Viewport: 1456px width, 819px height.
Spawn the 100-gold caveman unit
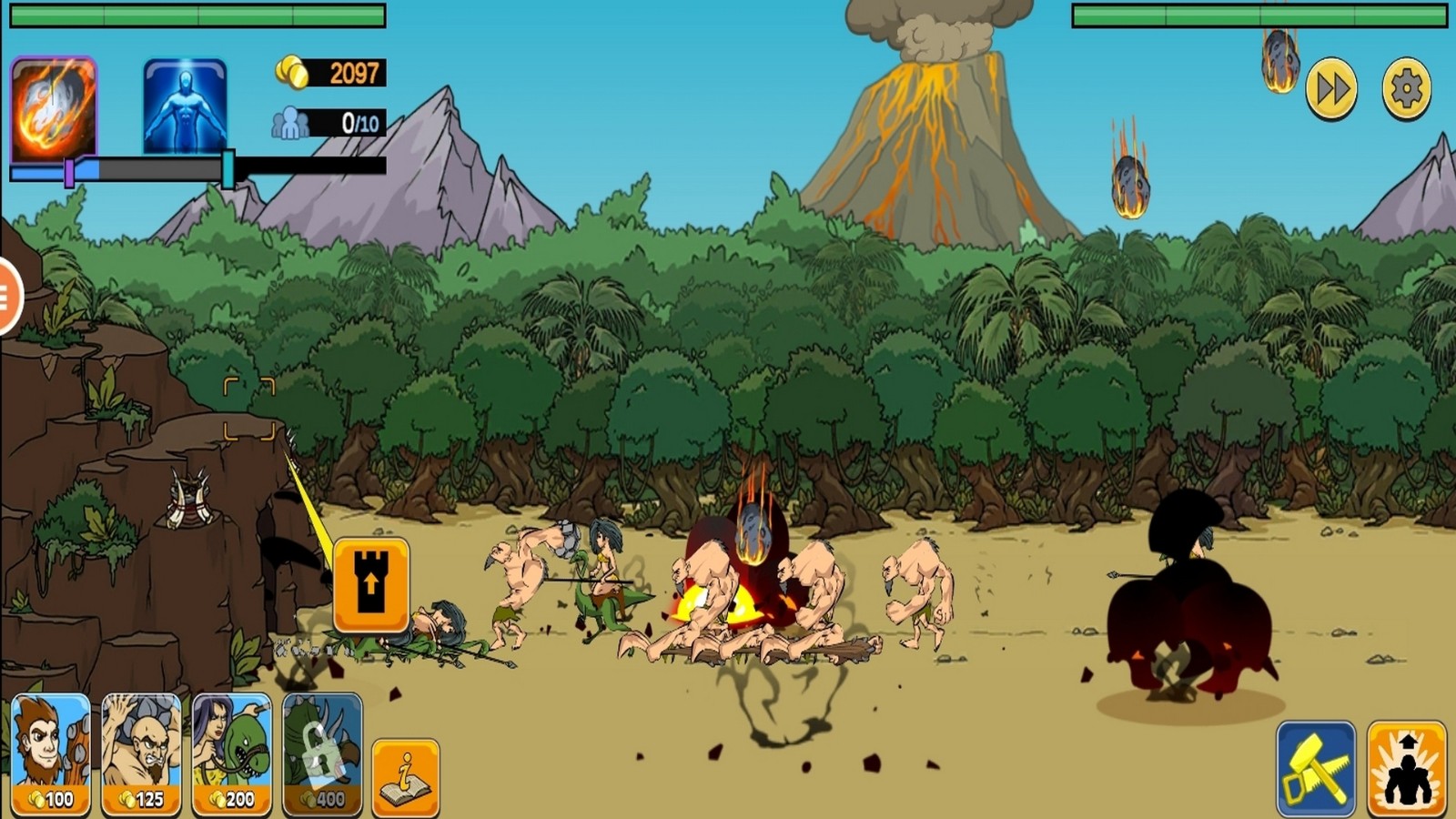51,753
